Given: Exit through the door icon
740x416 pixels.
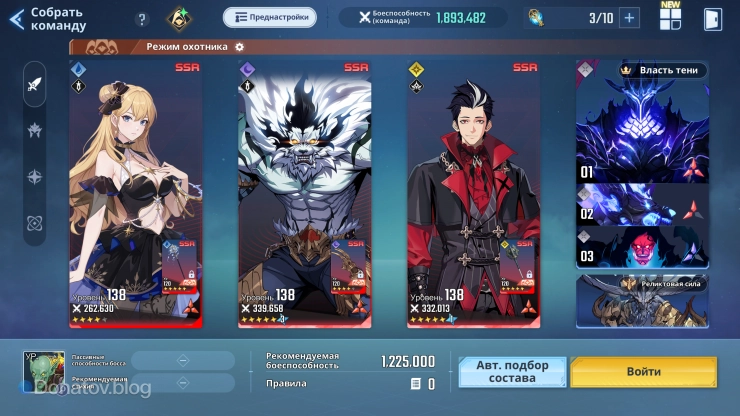Looking at the screenshot, I should pos(712,19).
